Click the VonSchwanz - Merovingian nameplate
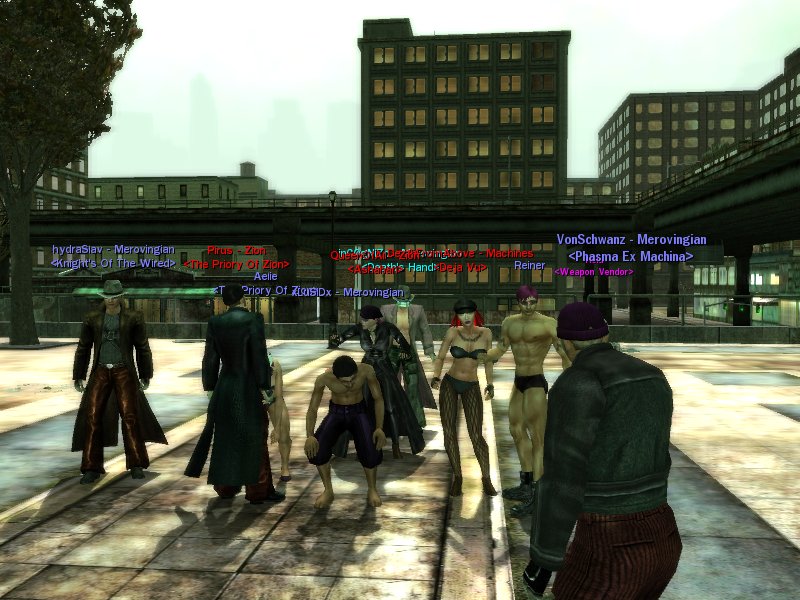800x600 pixels. pos(631,240)
